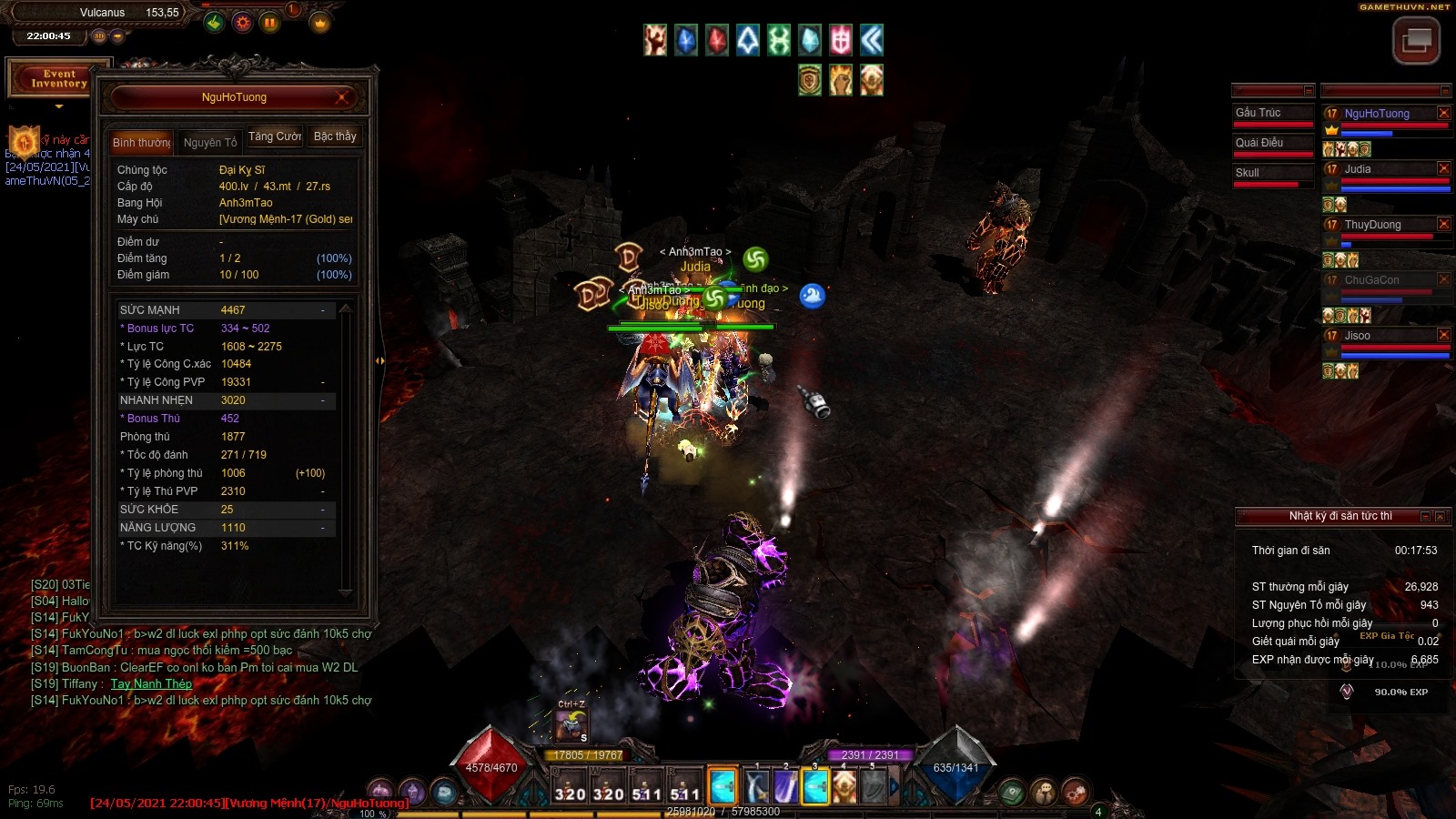Screen dimensions: 1456x819
Task: Switch to the Nguyên Tố tab
Action: tap(209, 142)
